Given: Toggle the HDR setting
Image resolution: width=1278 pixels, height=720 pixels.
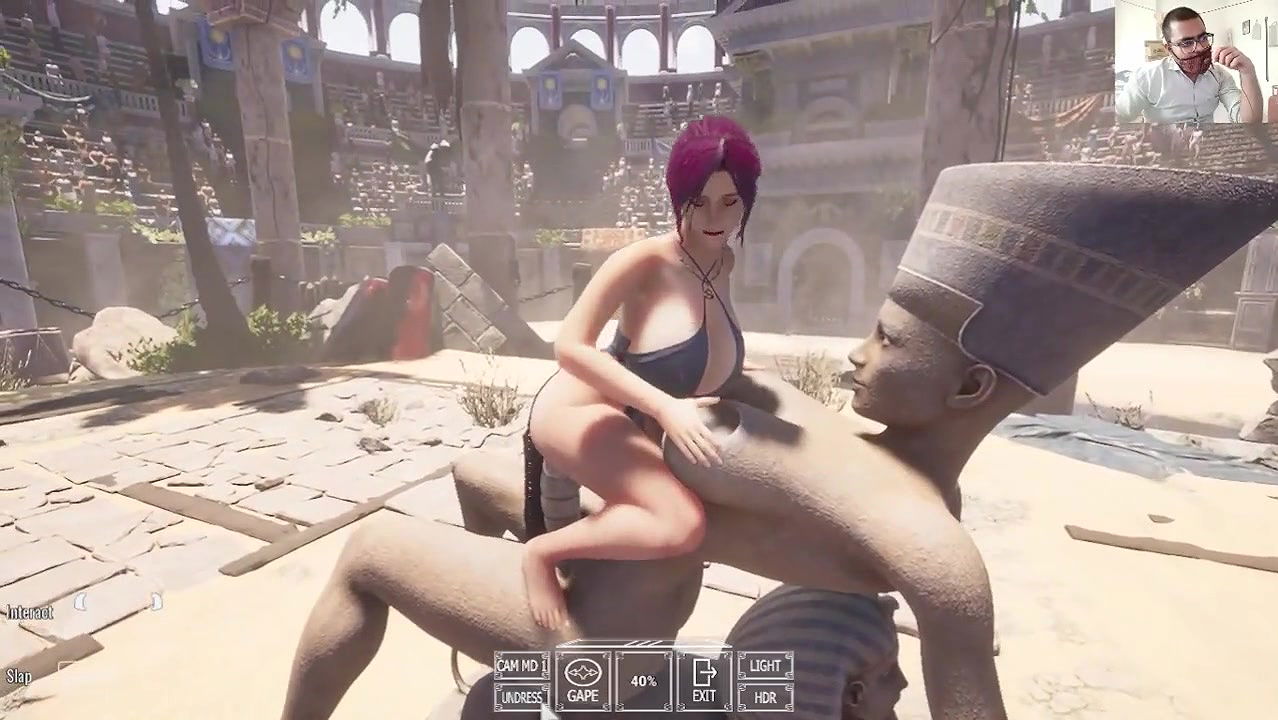Looking at the screenshot, I should [765, 697].
